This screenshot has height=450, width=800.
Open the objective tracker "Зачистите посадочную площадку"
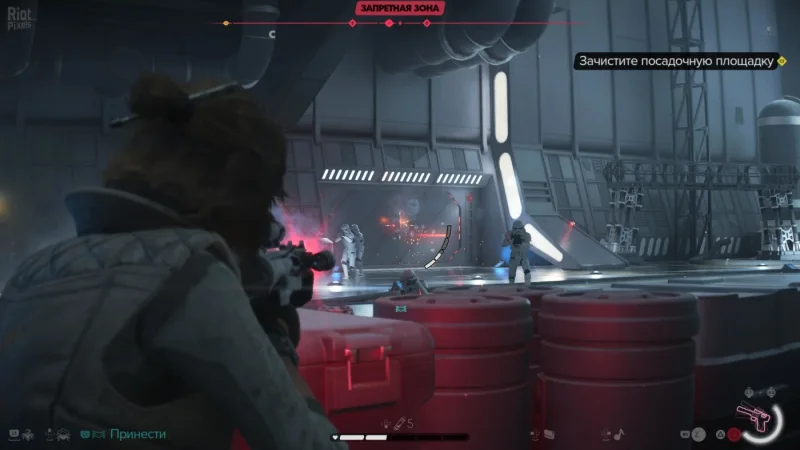[677, 61]
